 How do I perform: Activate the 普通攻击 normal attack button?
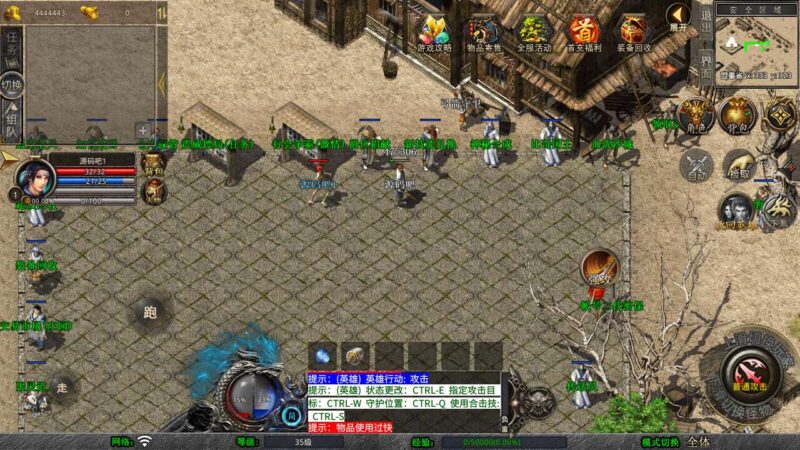(750, 380)
